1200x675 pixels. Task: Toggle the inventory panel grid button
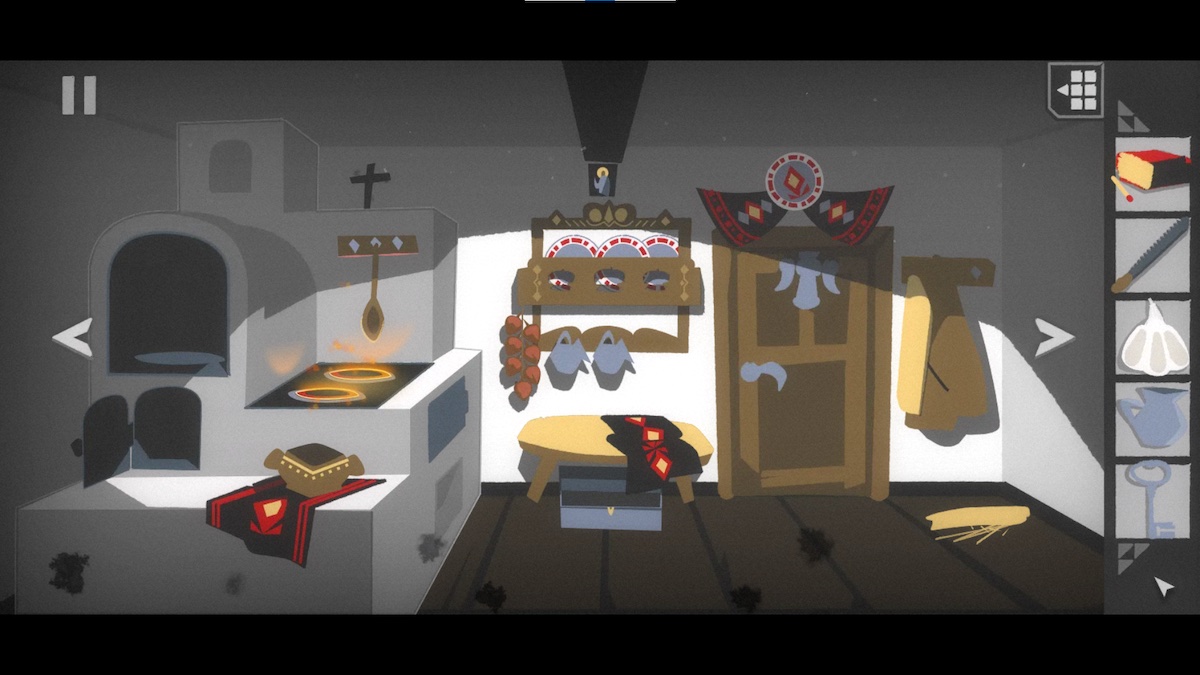click(1077, 89)
